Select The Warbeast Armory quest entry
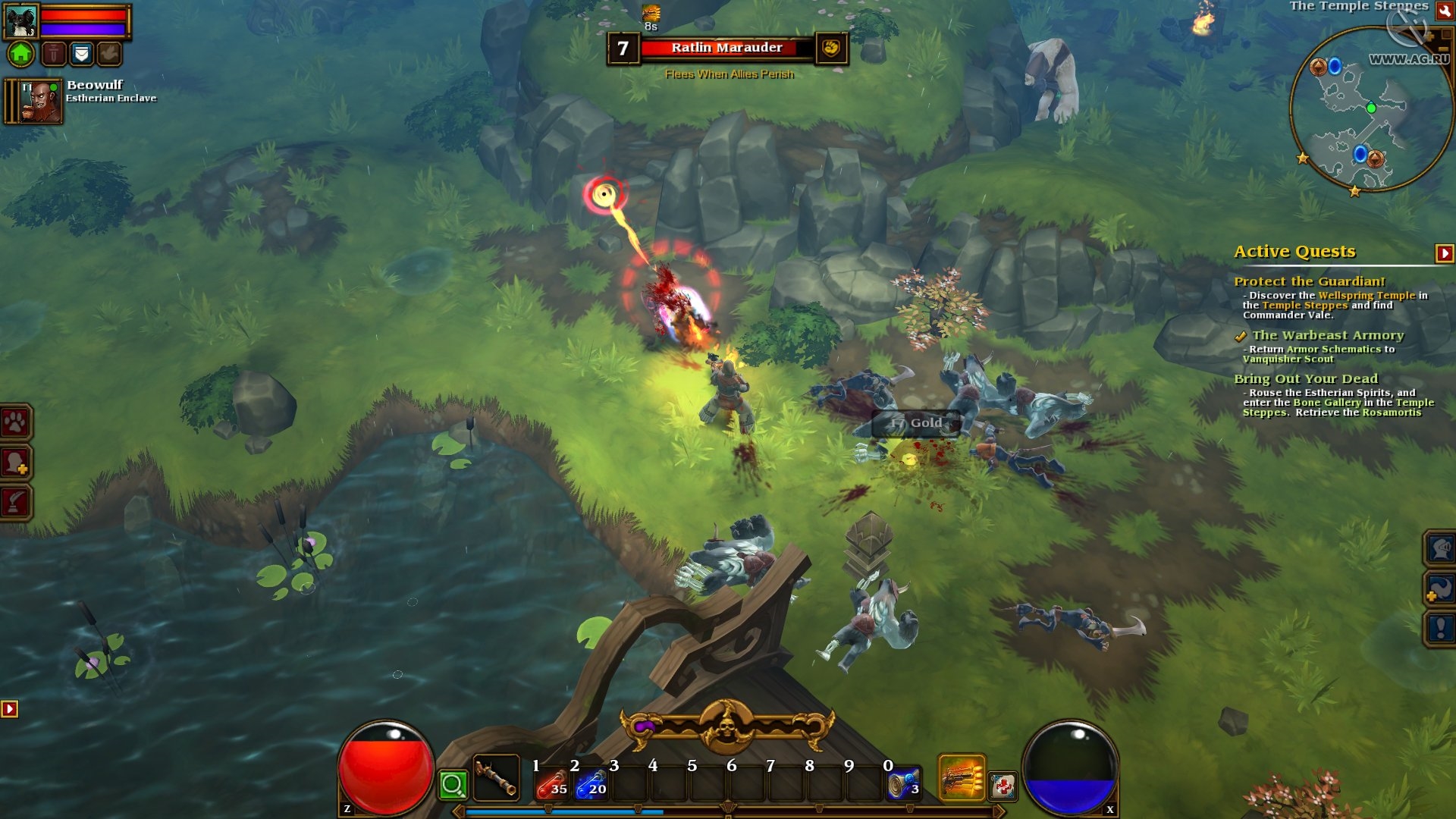 pyautogui.click(x=1327, y=335)
